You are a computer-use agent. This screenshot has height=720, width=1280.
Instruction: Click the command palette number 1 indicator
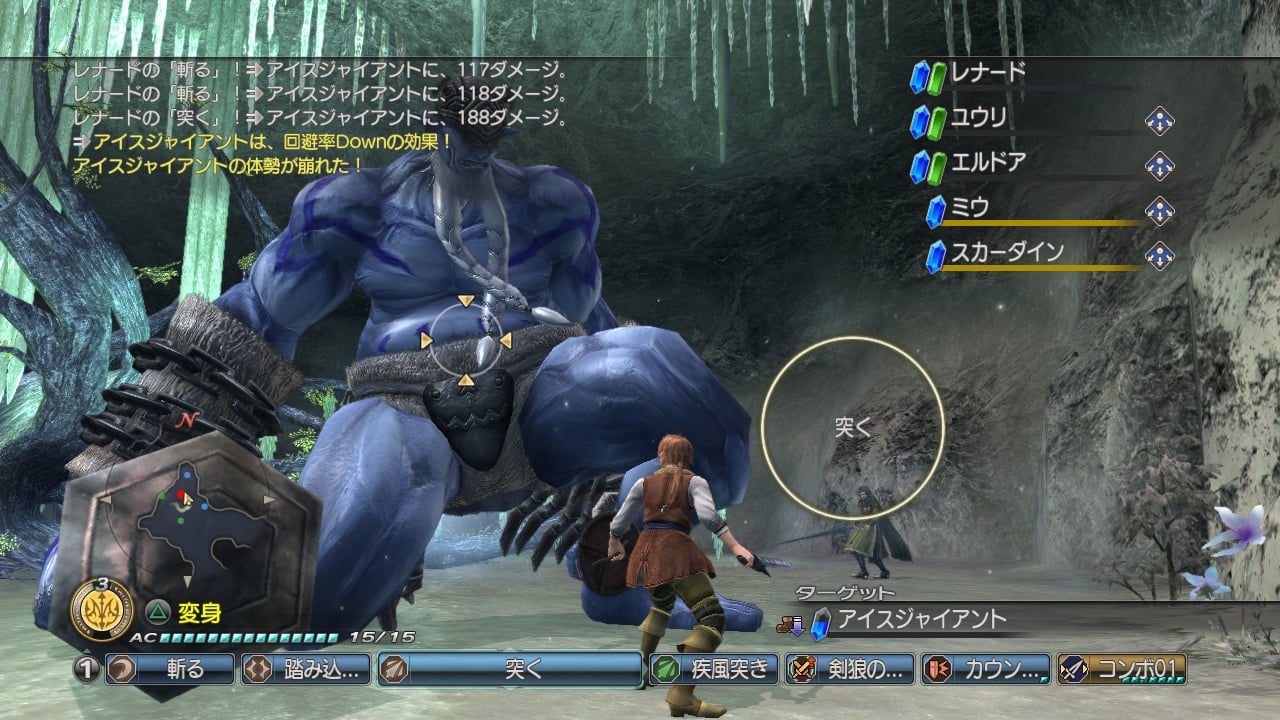[87, 669]
